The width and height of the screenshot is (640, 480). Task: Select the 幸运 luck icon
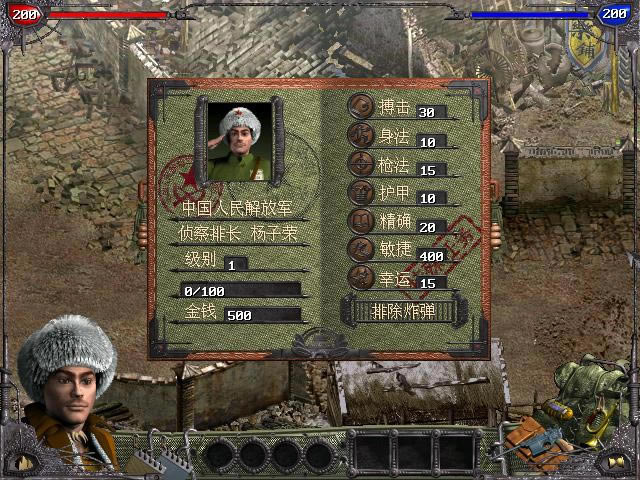coord(360,277)
